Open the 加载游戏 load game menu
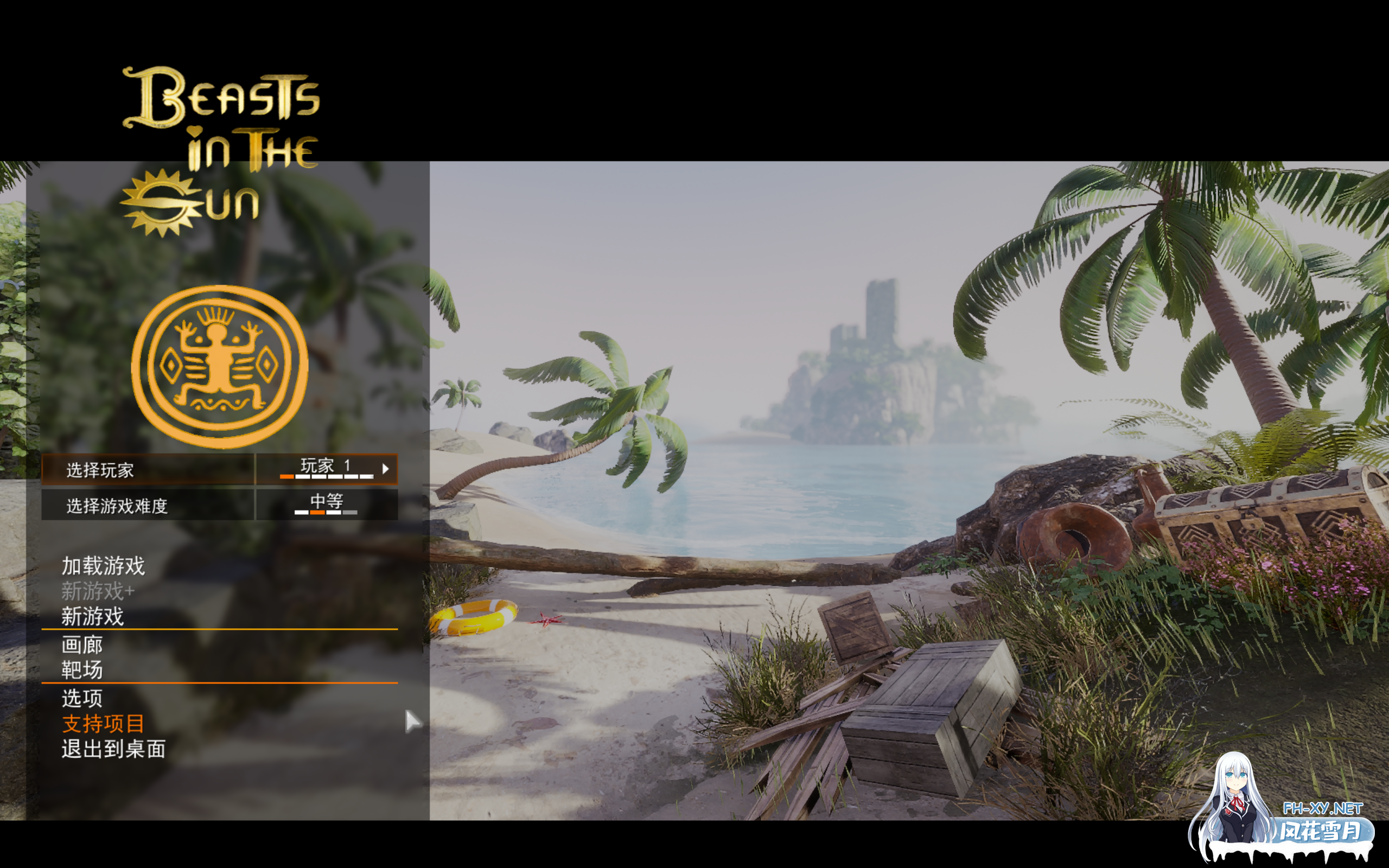The image size is (1389, 868). point(103,566)
